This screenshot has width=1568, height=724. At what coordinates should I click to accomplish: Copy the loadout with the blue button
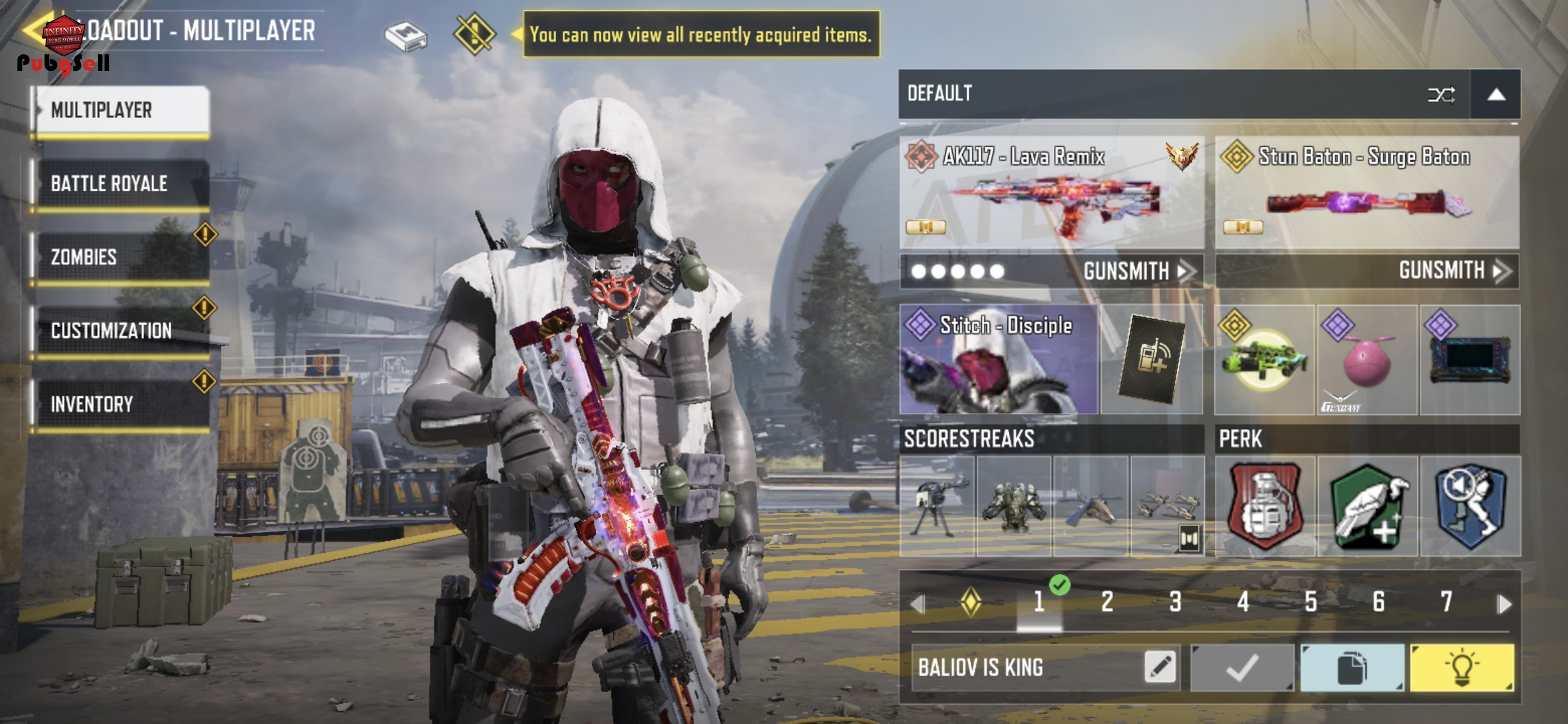click(1352, 668)
